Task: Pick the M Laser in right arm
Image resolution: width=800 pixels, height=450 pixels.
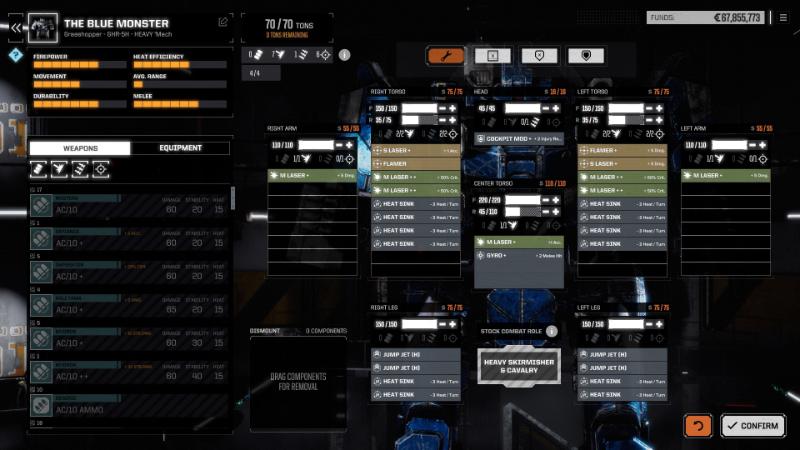Action: 311,175
